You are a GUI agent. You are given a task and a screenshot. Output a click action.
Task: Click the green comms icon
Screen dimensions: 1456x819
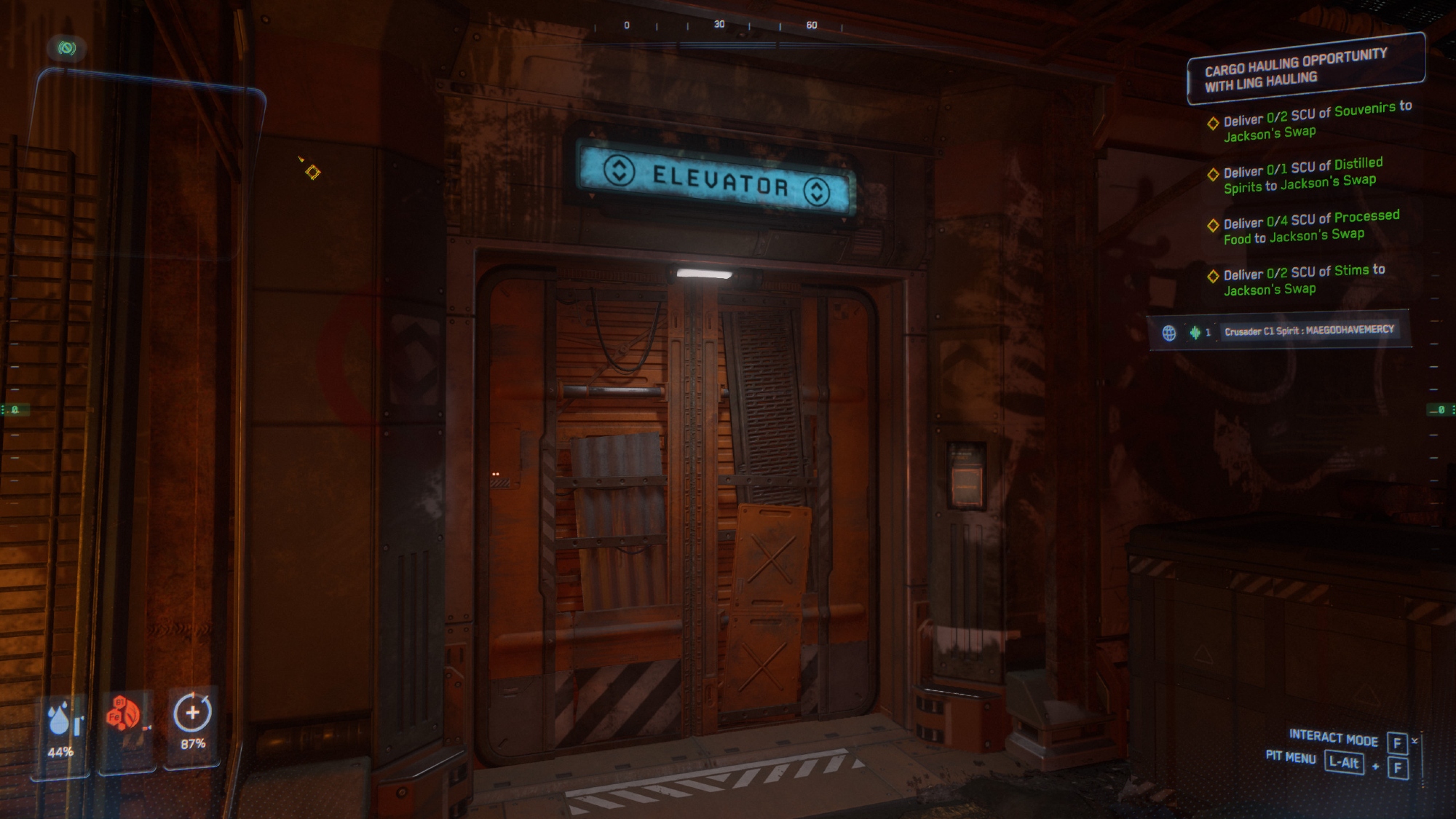67,48
